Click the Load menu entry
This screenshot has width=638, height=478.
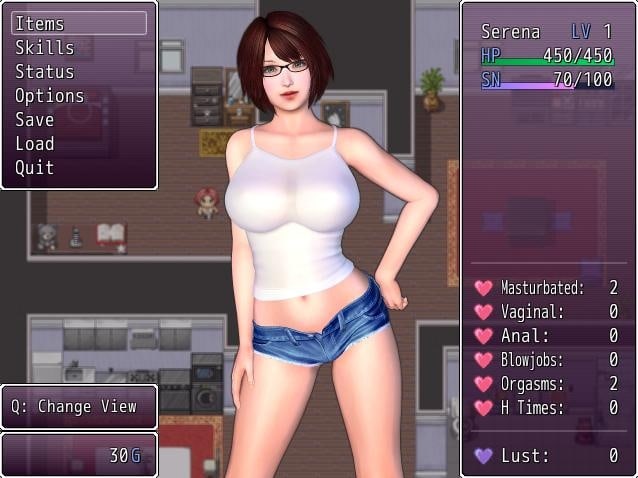click(34, 144)
